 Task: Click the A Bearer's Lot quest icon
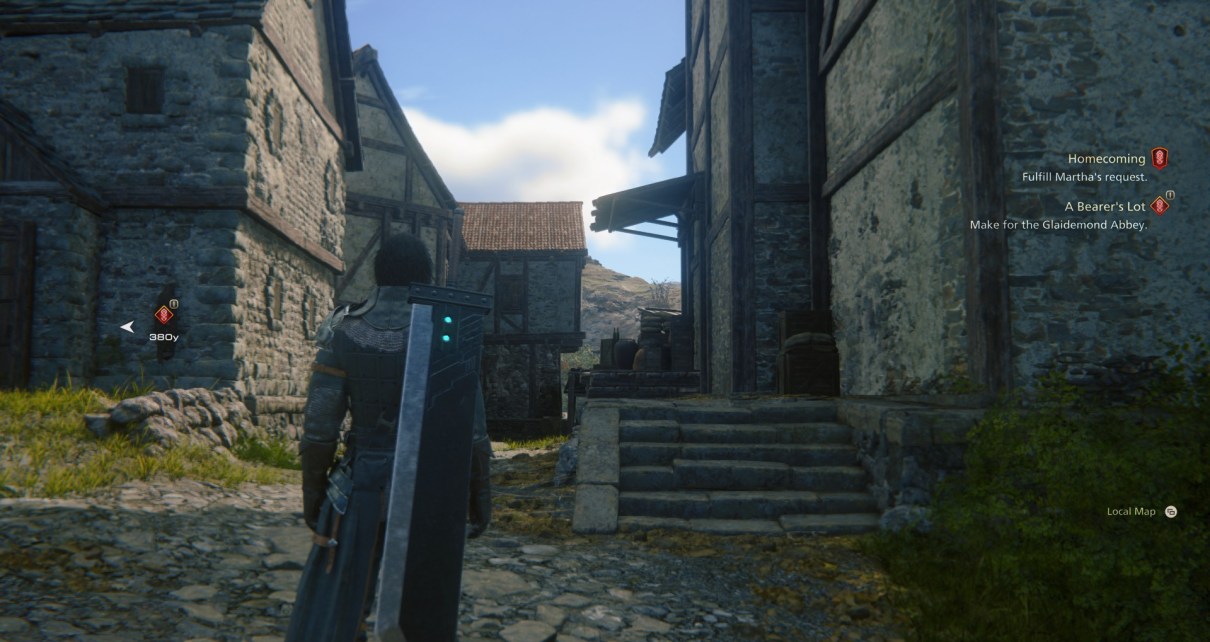(1159, 206)
